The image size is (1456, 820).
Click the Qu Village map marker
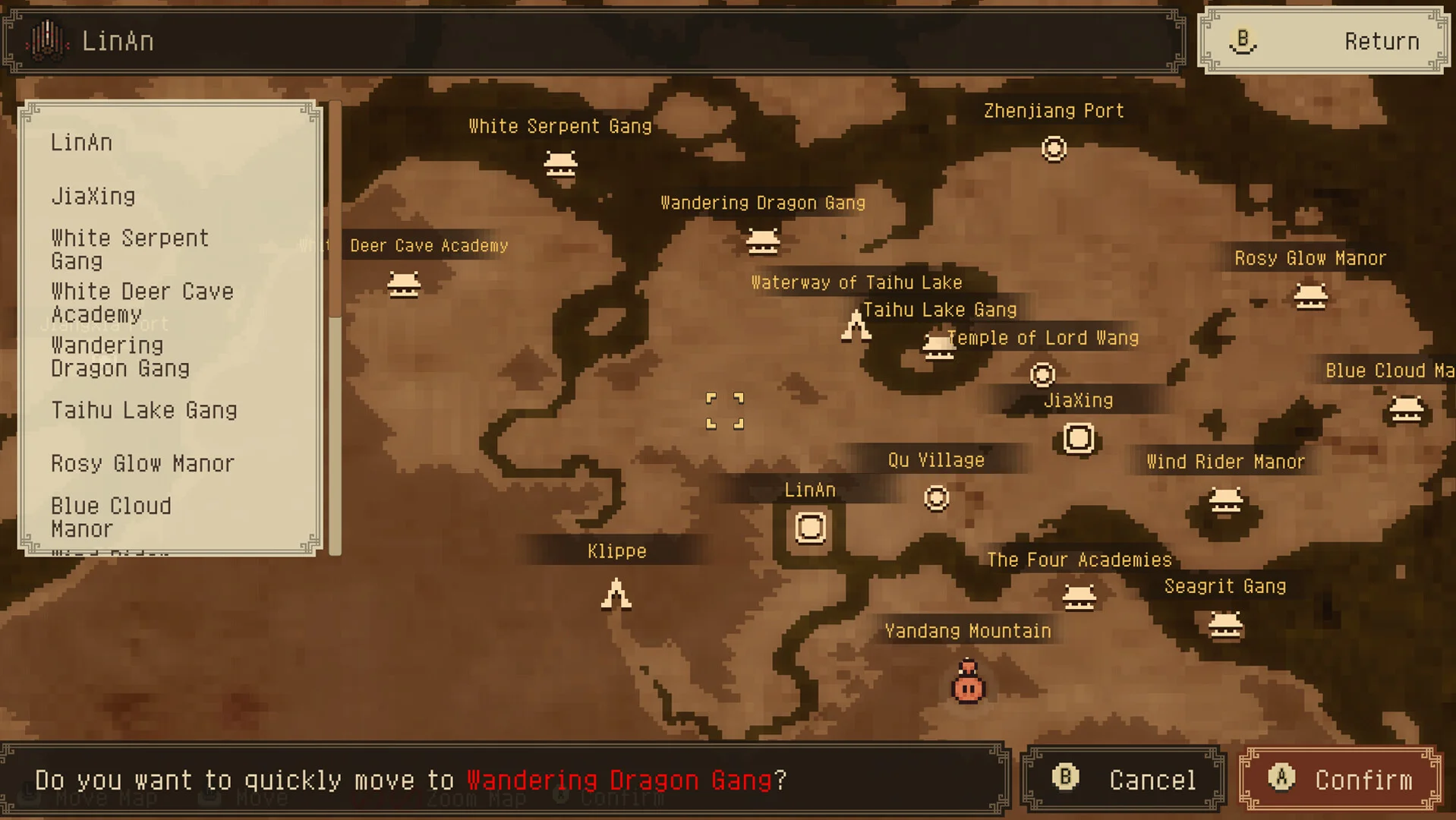click(x=936, y=498)
